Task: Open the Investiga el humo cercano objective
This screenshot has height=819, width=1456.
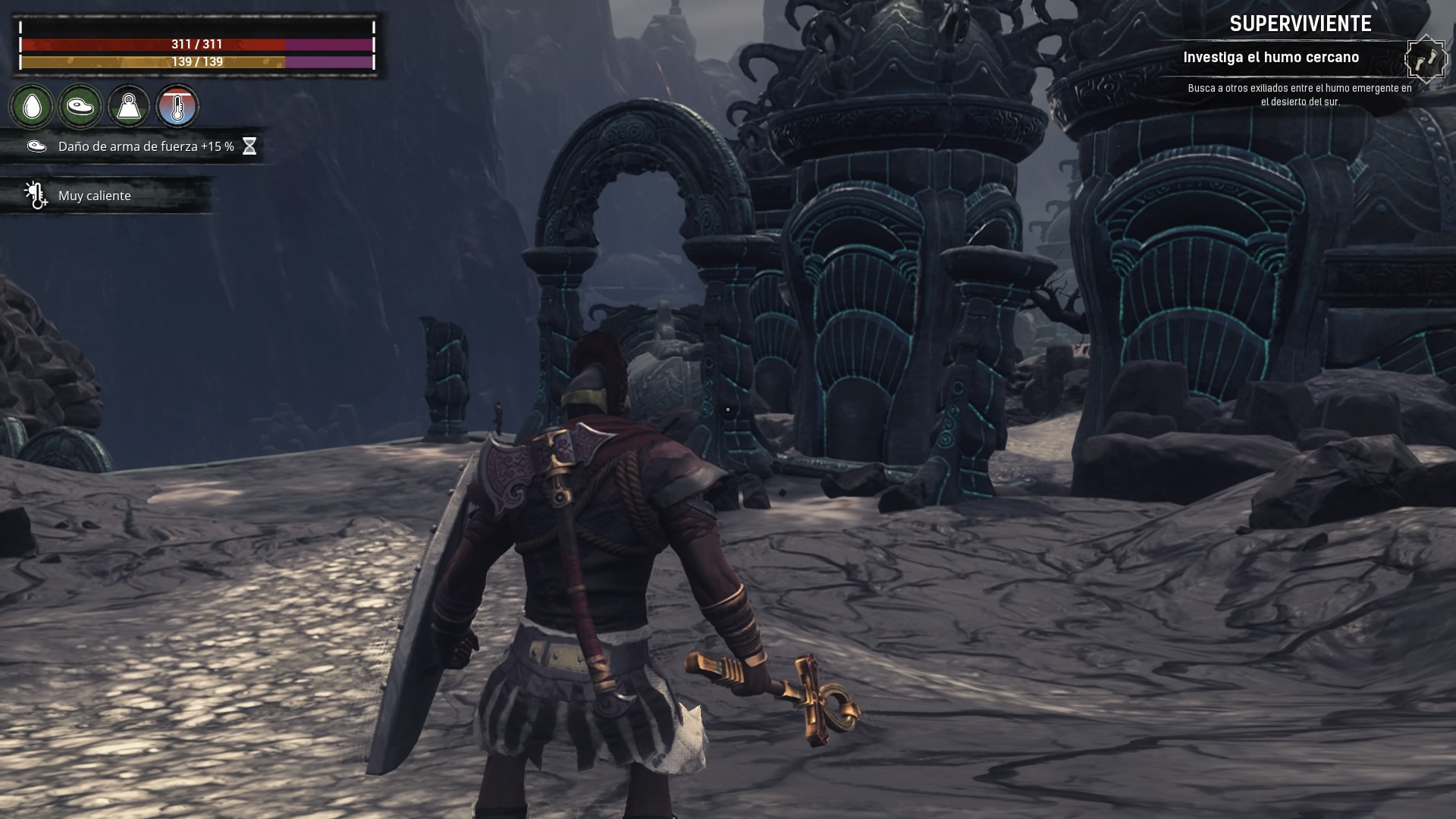Action: click(1270, 58)
